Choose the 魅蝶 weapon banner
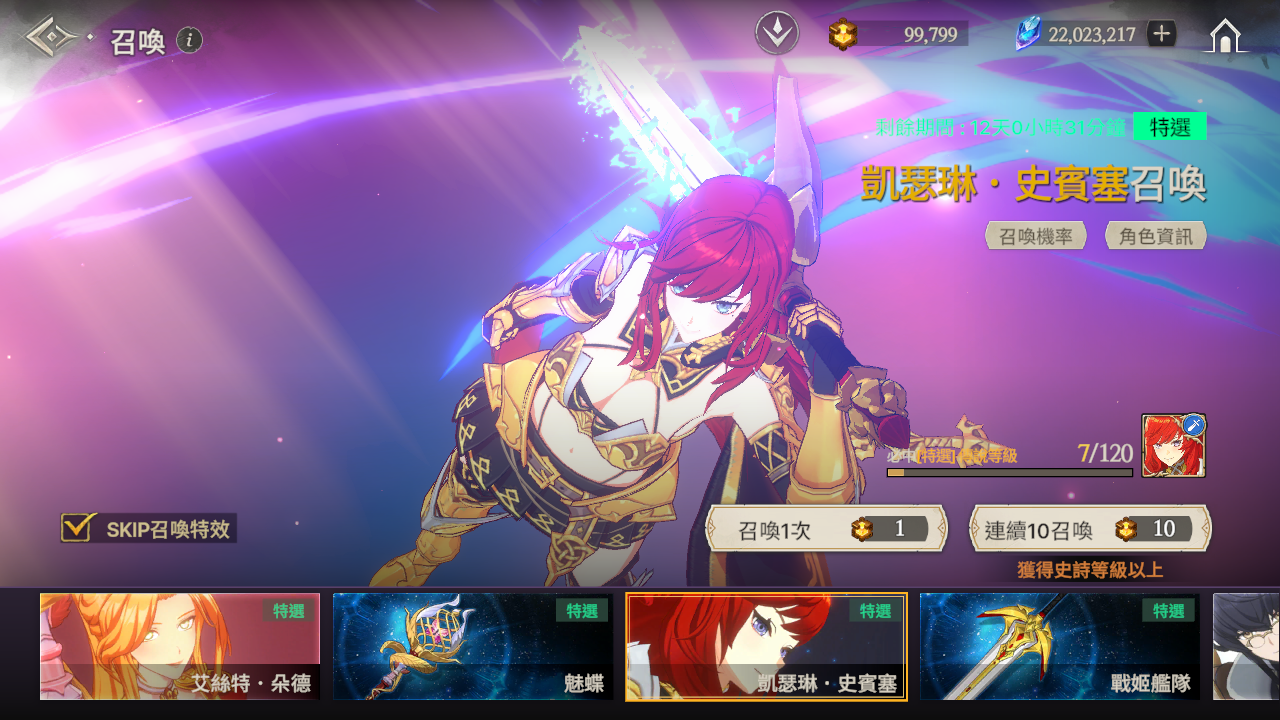This screenshot has height=720, width=1280. [473, 646]
